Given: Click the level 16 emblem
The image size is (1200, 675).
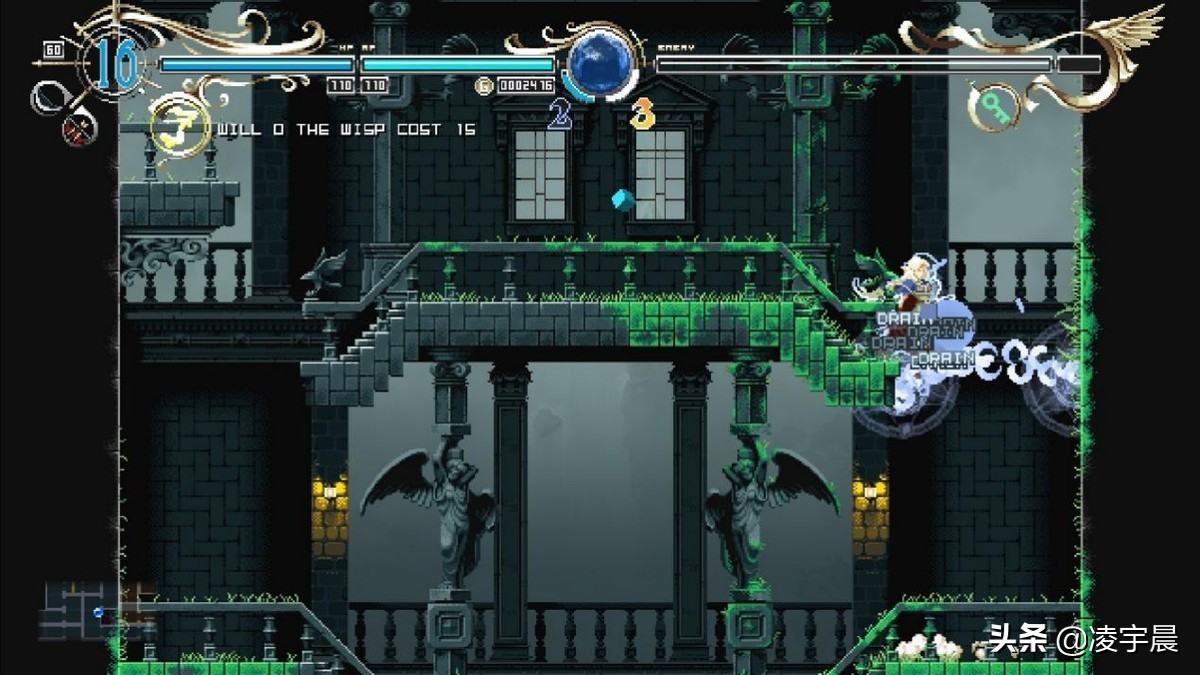Looking at the screenshot, I should point(117,64).
